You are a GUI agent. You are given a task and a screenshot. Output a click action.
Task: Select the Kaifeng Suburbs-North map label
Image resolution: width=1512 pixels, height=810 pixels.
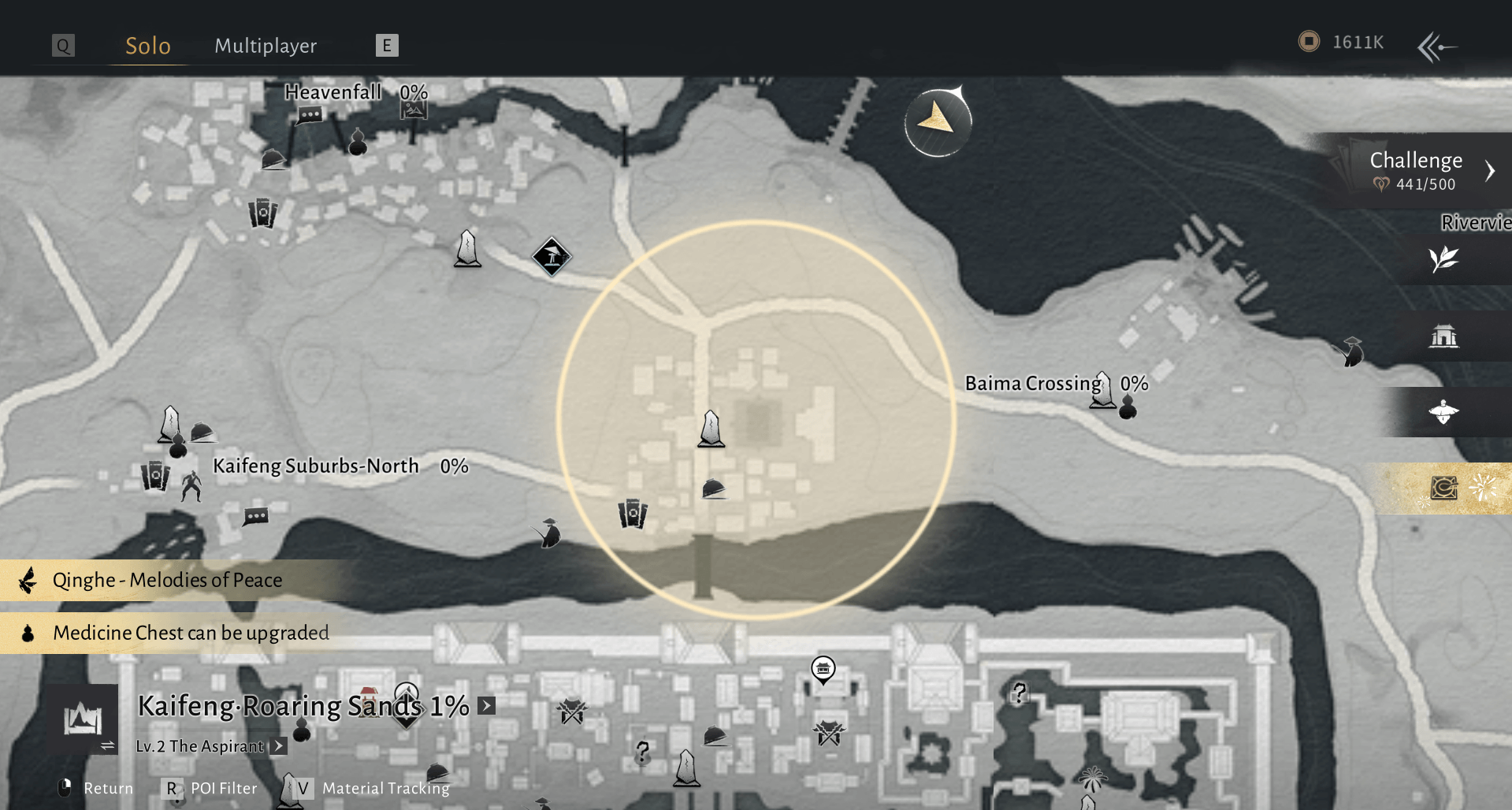(316, 466)
